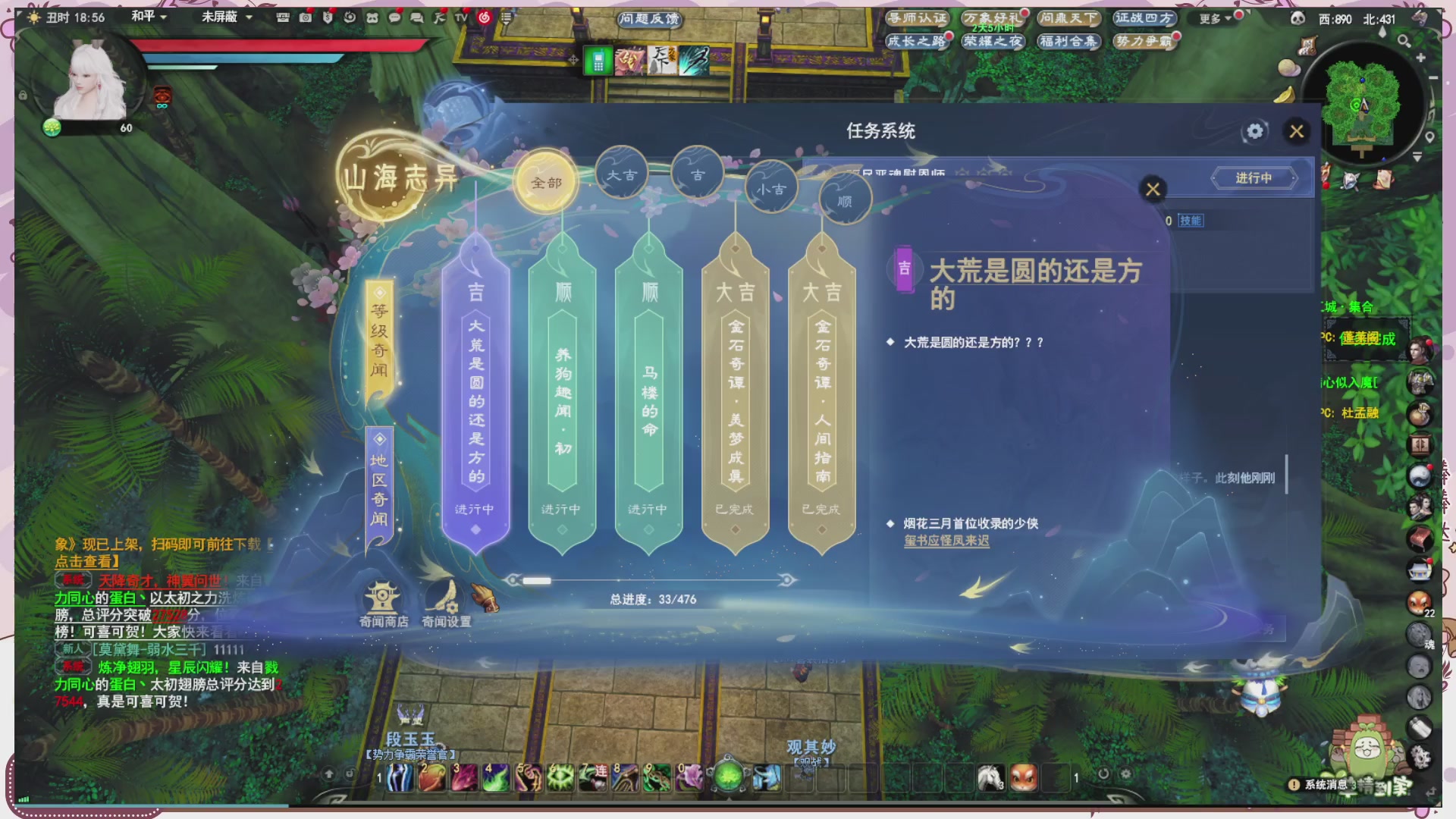Select the horse mount icon on skill bar
Viewport: 1456px width, 819px height.
(x=990, y=778)
